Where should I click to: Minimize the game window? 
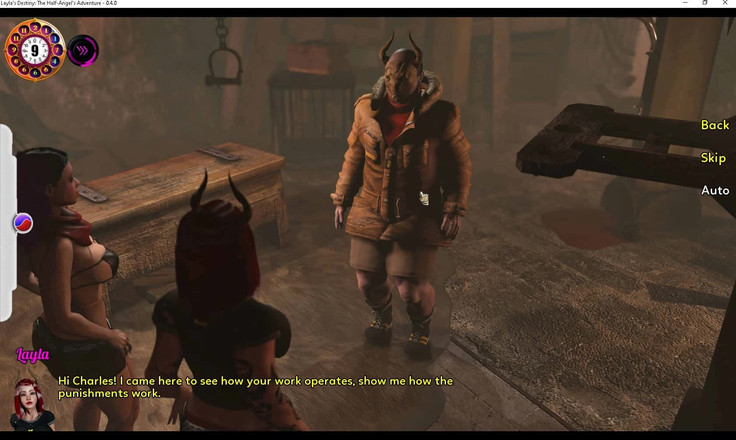[x=680, y=3]
